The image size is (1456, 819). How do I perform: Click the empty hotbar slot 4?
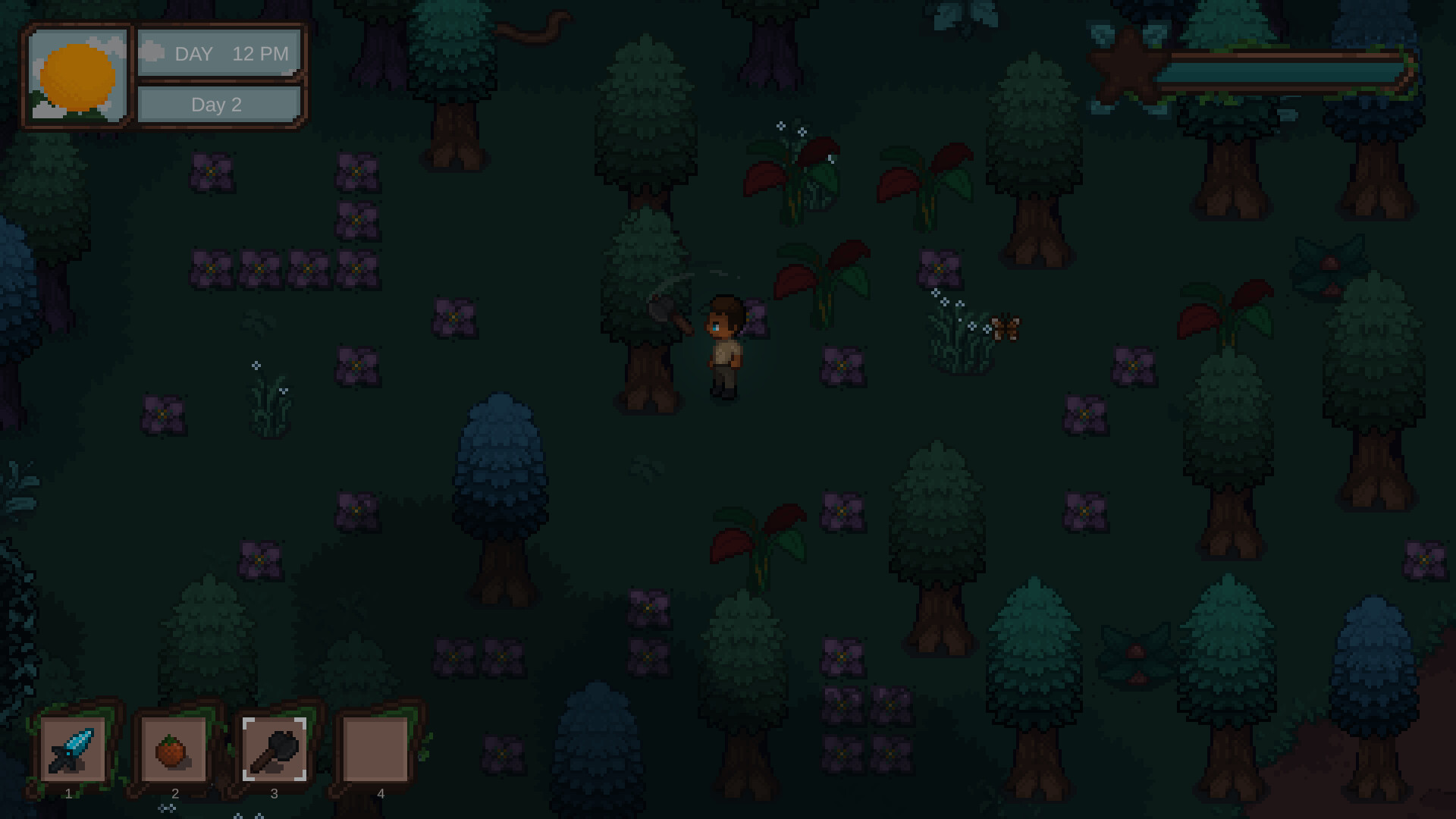coord(377,751)
